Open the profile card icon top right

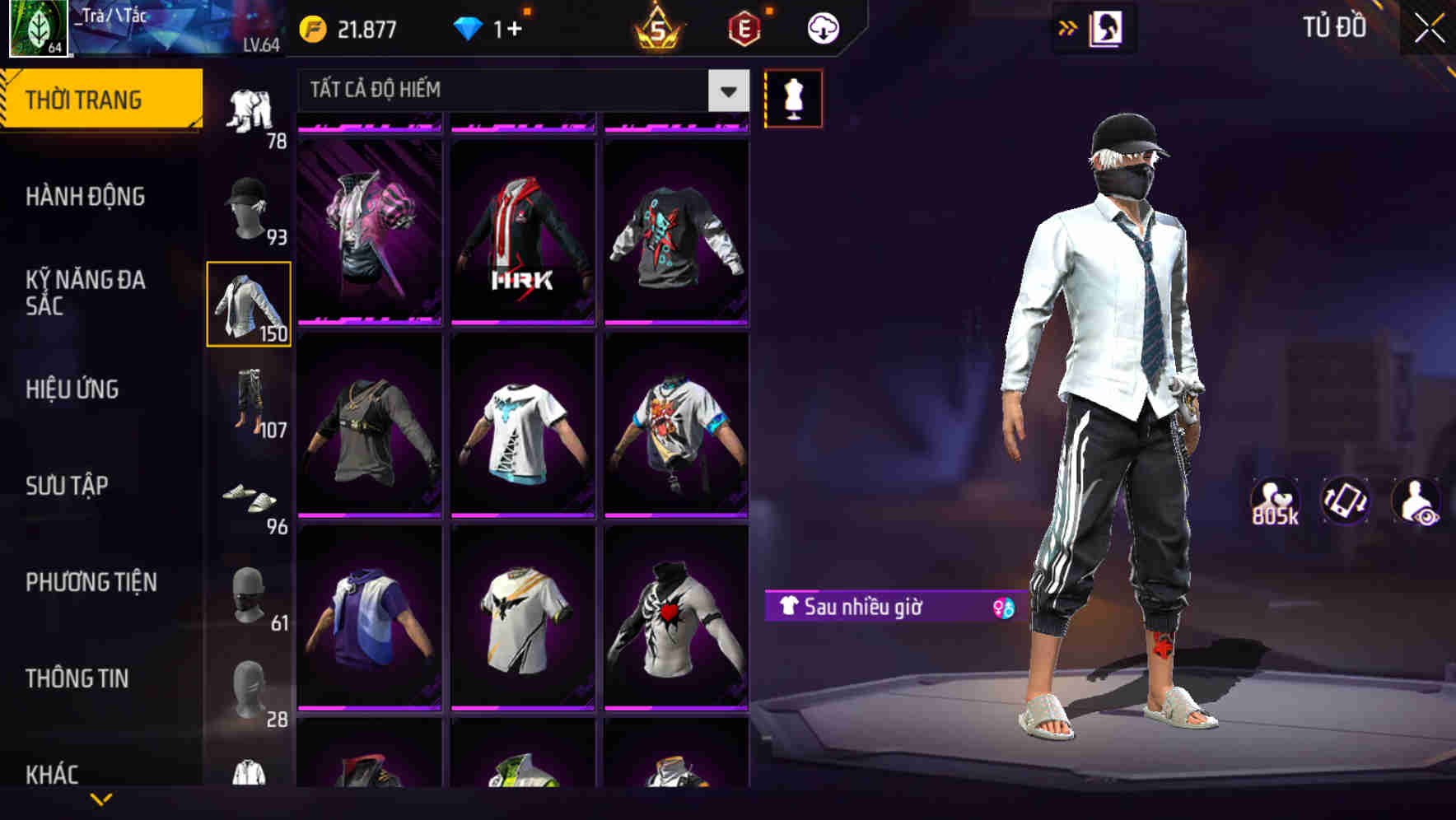(x=1106, y=27)
